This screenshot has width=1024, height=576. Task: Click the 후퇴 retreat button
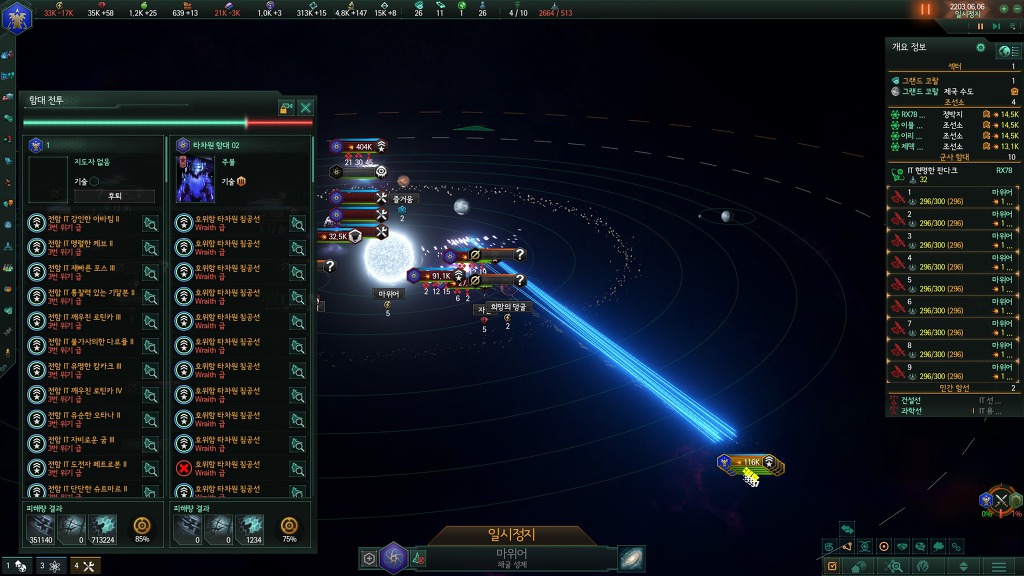click(115, 196)
